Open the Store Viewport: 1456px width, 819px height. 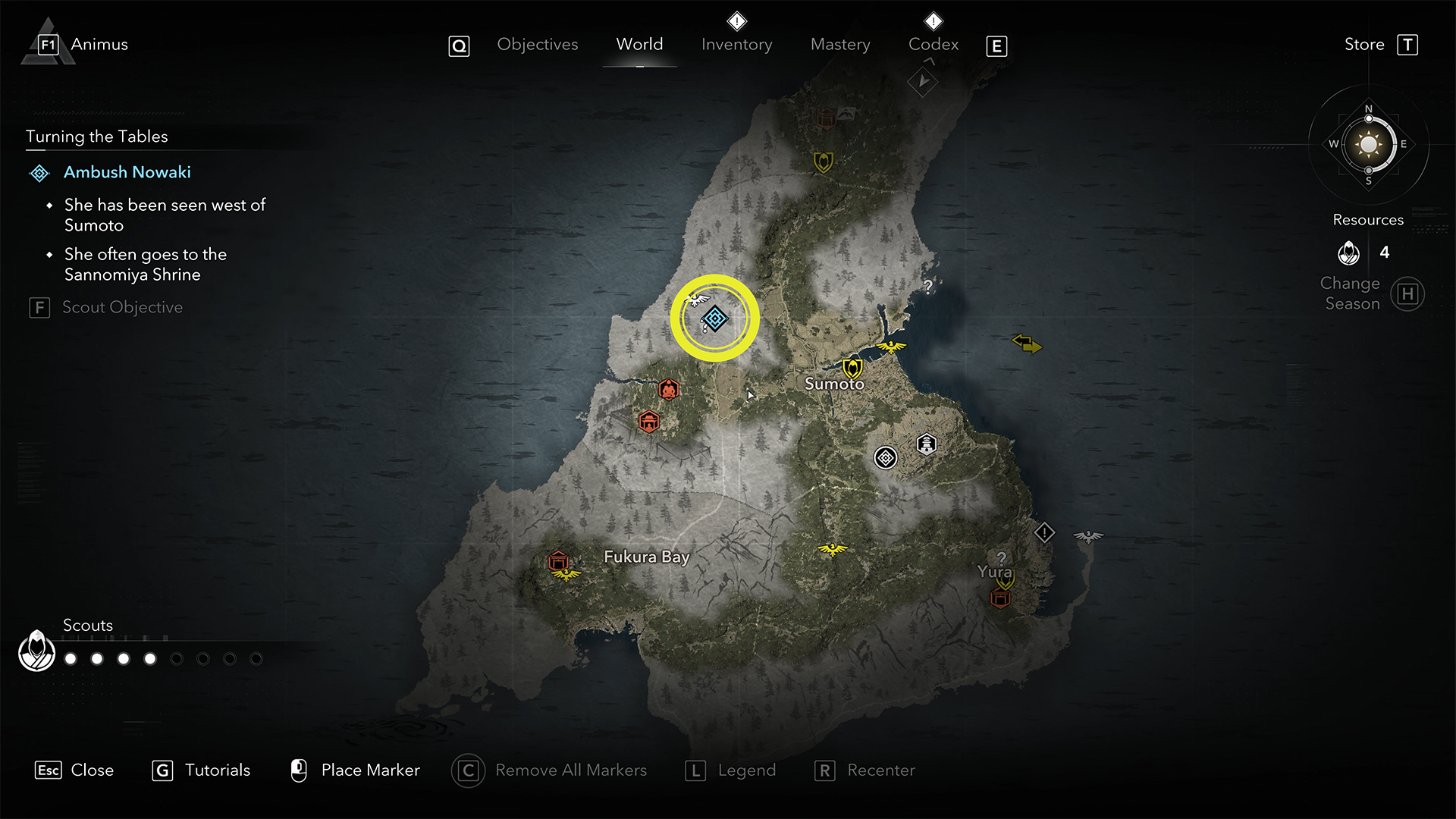point(1364,45)
